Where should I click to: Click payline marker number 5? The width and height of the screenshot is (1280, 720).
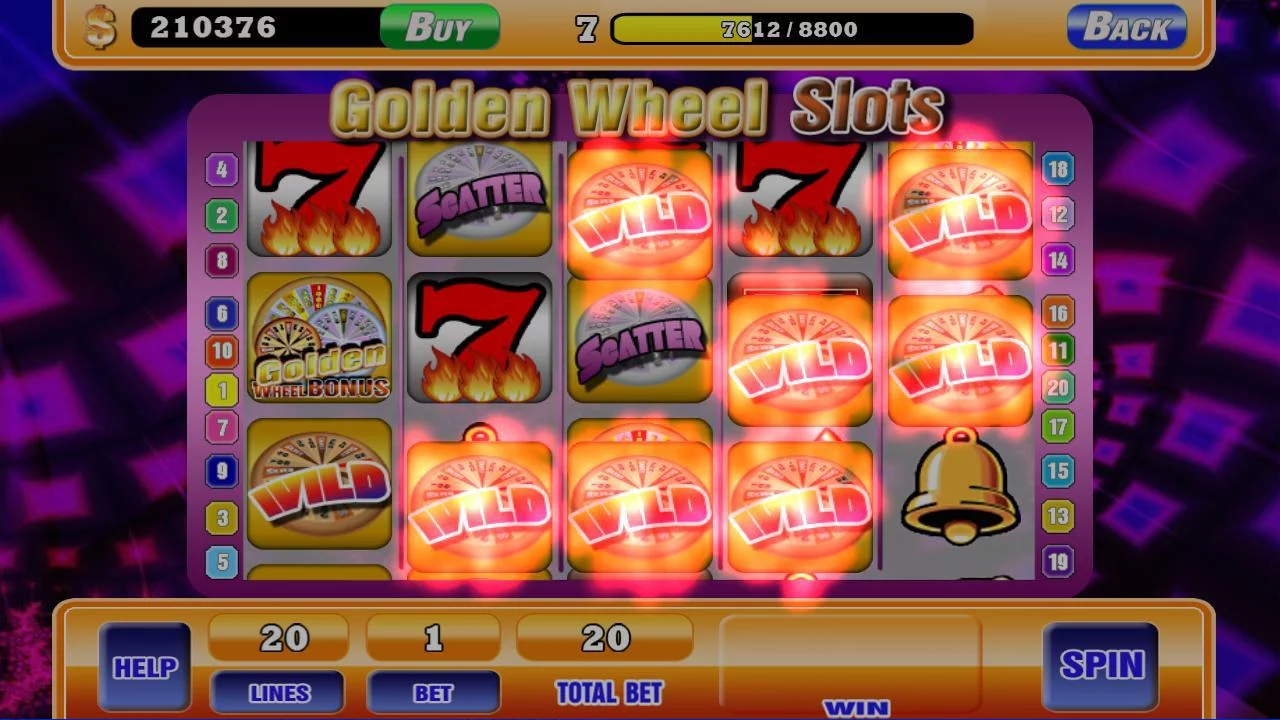(x=222, y=562)
